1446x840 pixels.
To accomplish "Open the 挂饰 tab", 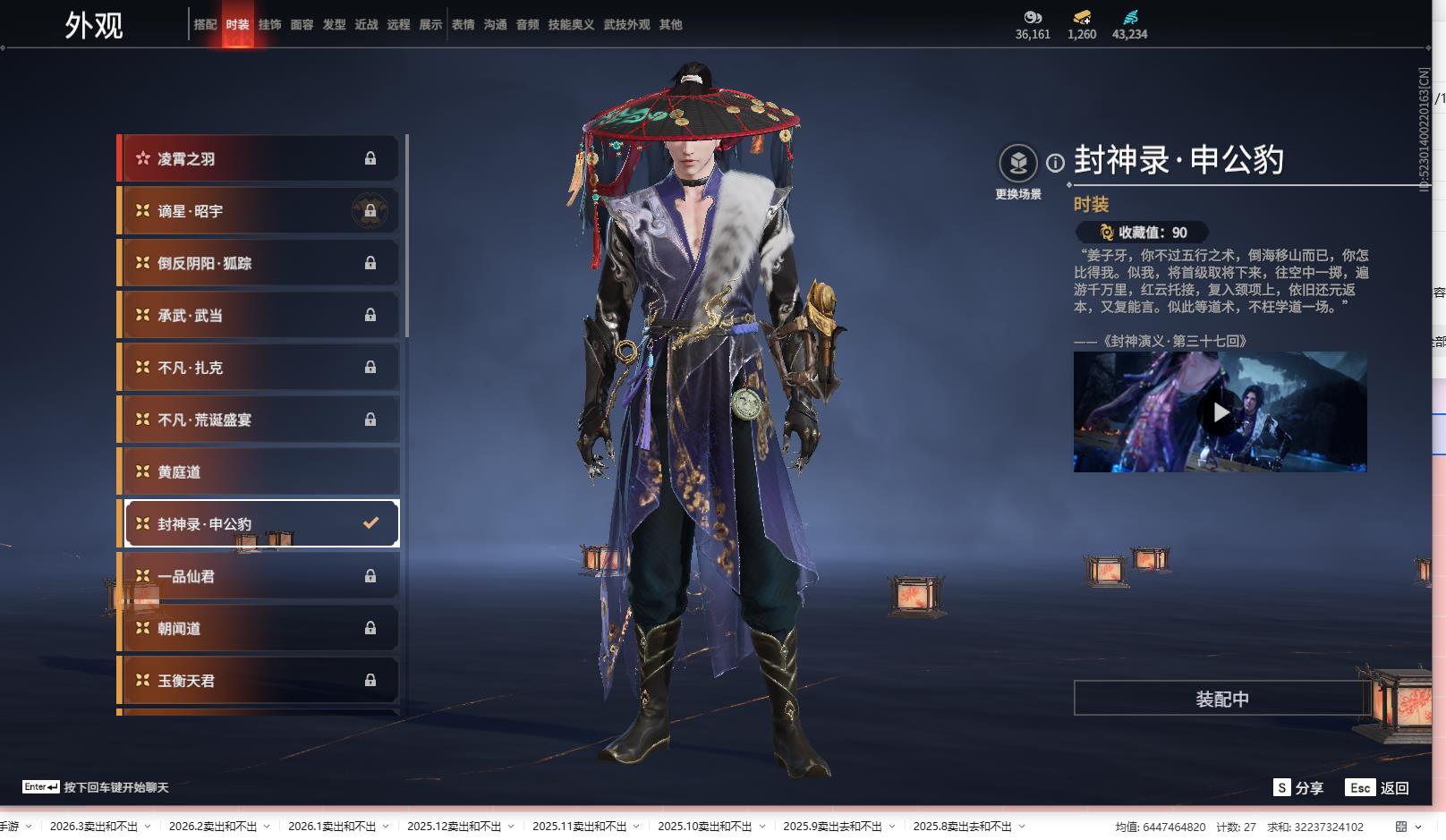I will click(x=269, y=25).
